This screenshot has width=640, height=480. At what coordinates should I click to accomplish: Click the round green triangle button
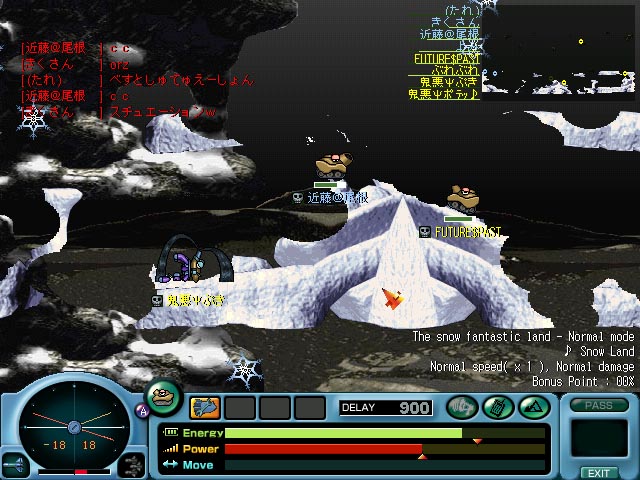[x=532, y=407]
